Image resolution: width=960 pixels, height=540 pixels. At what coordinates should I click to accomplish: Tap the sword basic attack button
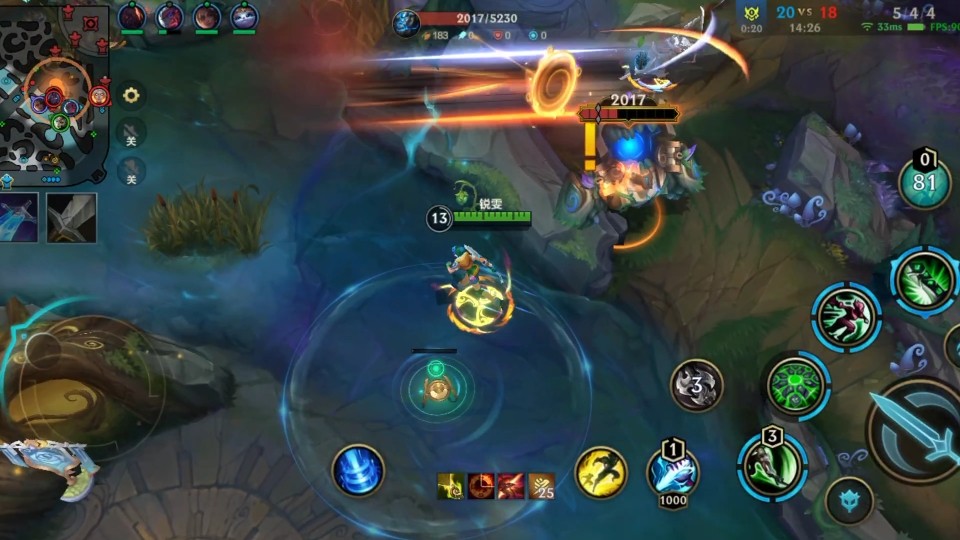[x=915, y=430]
